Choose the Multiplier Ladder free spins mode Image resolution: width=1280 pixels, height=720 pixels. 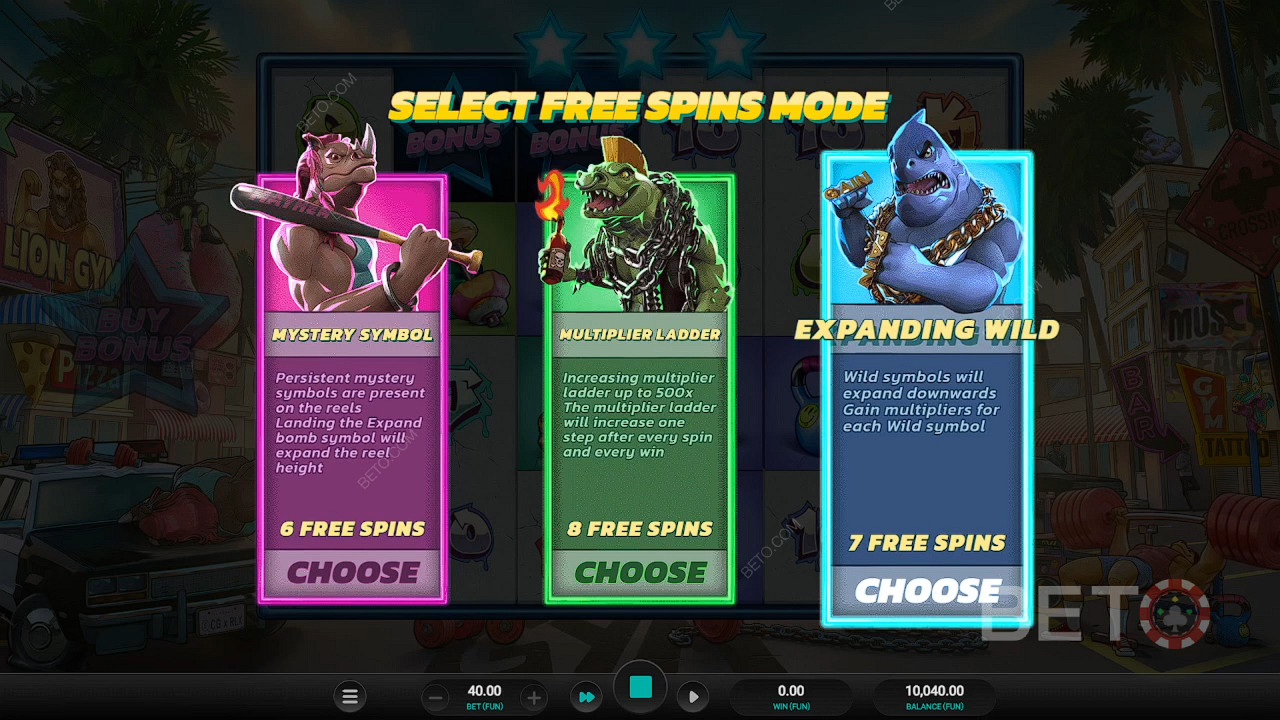(x=642, y=572)
